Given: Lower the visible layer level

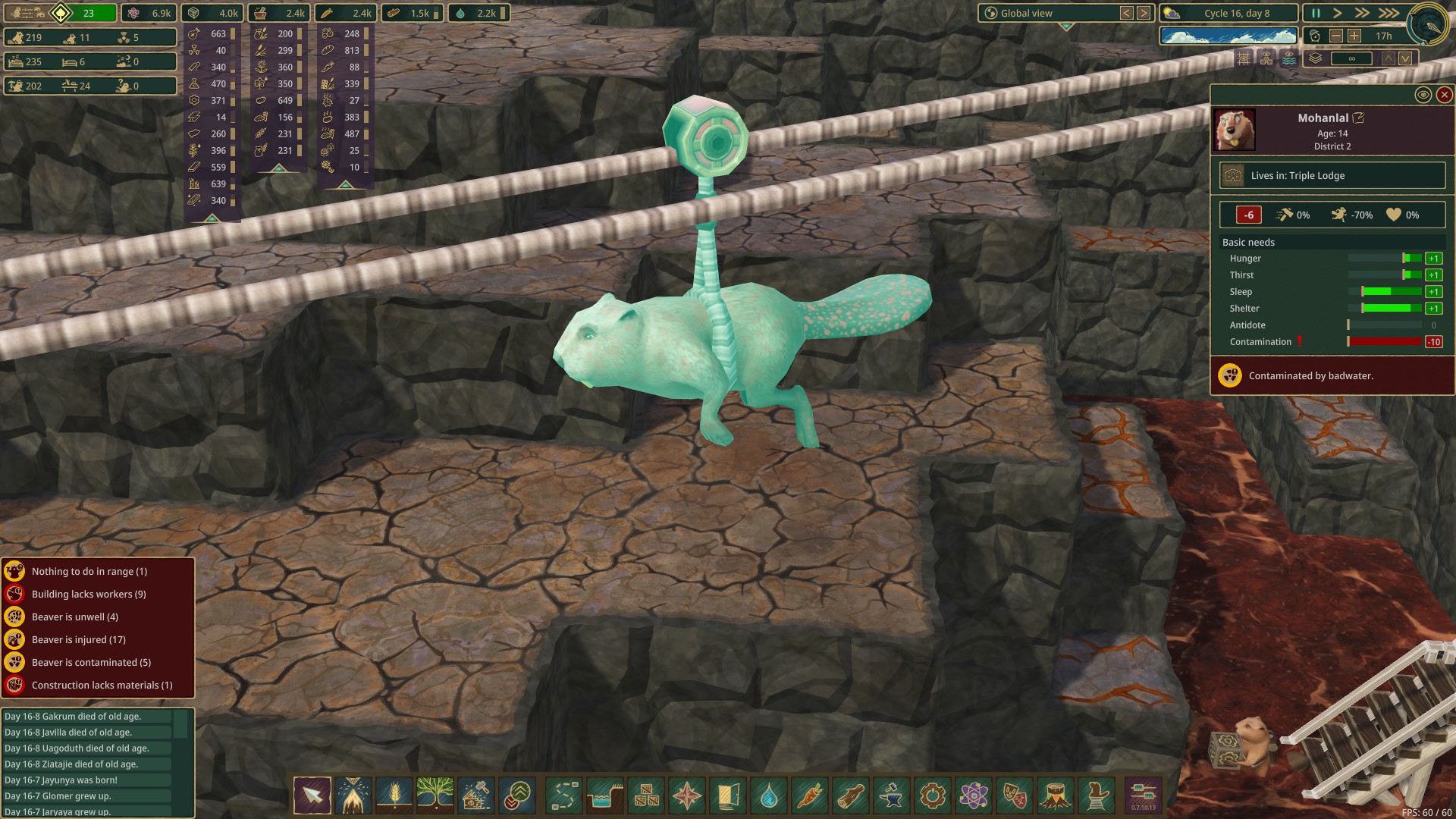Looking at the screenshot, I should coord(1405,58).
